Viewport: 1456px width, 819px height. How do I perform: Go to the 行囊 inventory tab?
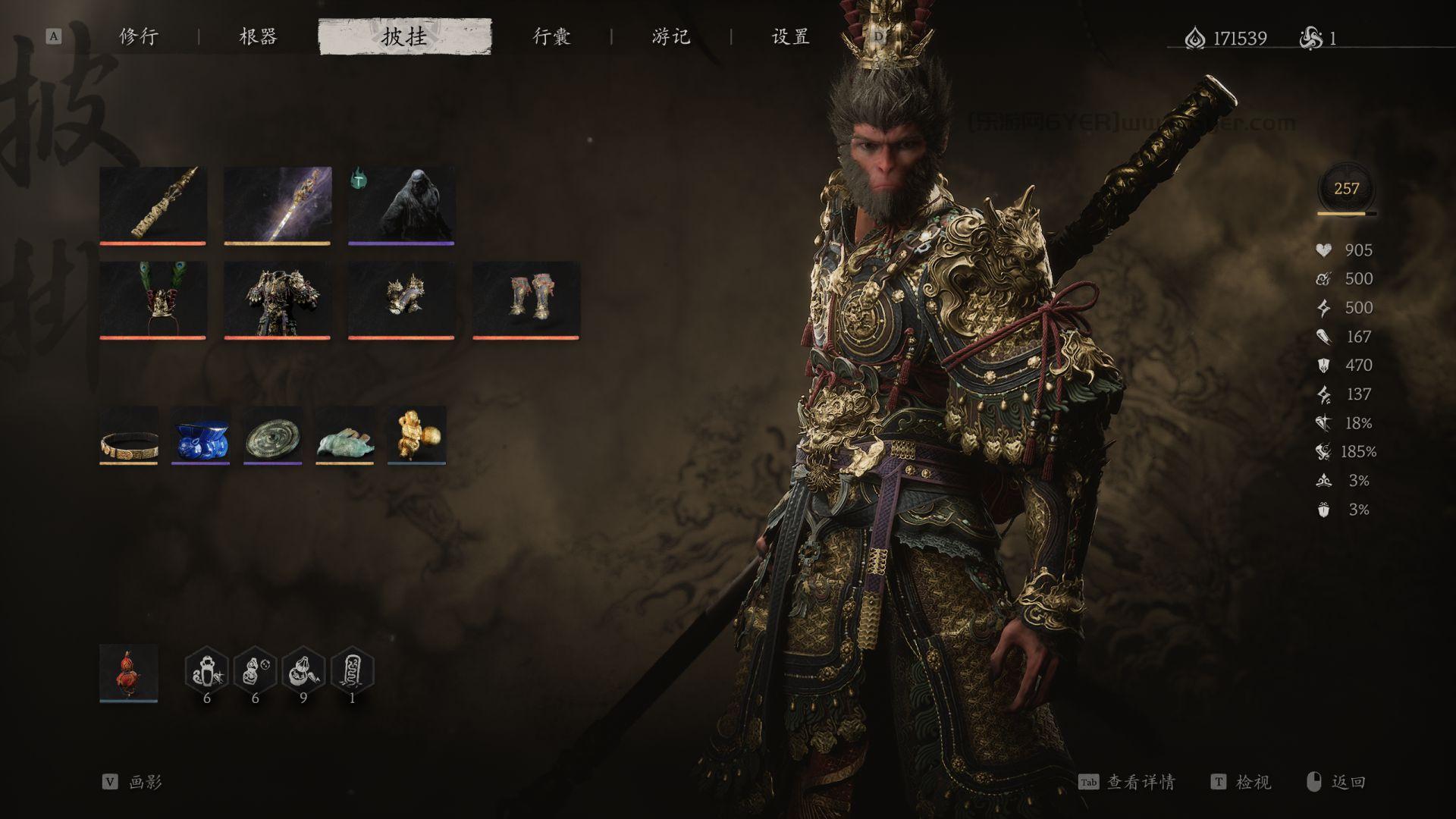point(551,36)
